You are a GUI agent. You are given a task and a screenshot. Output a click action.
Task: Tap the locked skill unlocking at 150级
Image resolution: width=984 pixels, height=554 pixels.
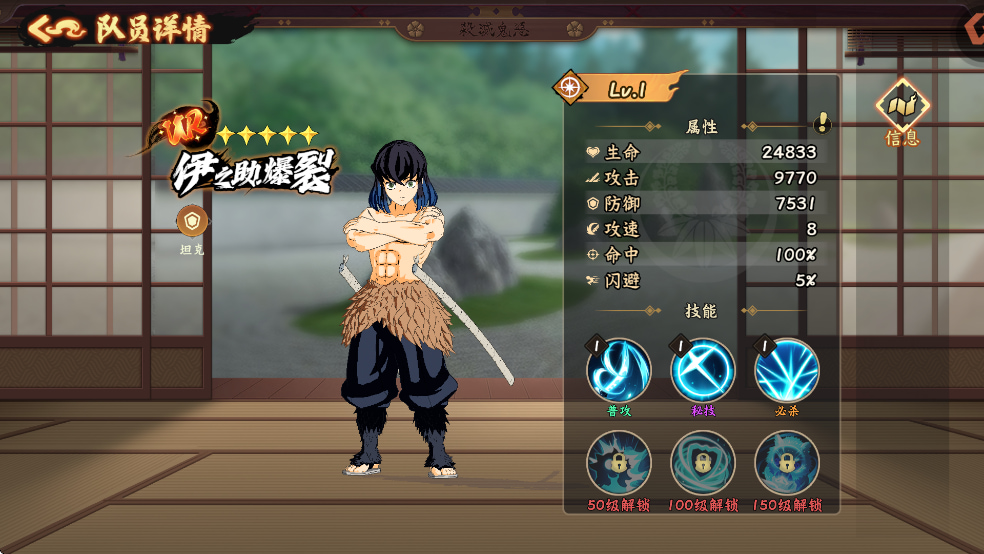(787, 463)
